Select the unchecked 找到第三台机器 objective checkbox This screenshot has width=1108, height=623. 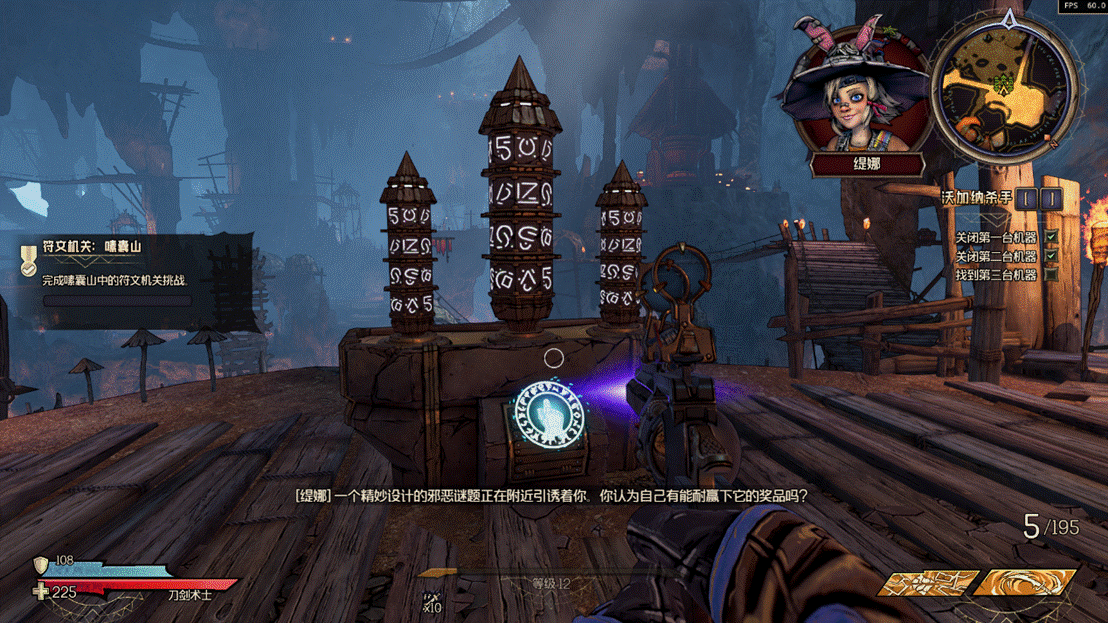click(x=1052, y=275)
